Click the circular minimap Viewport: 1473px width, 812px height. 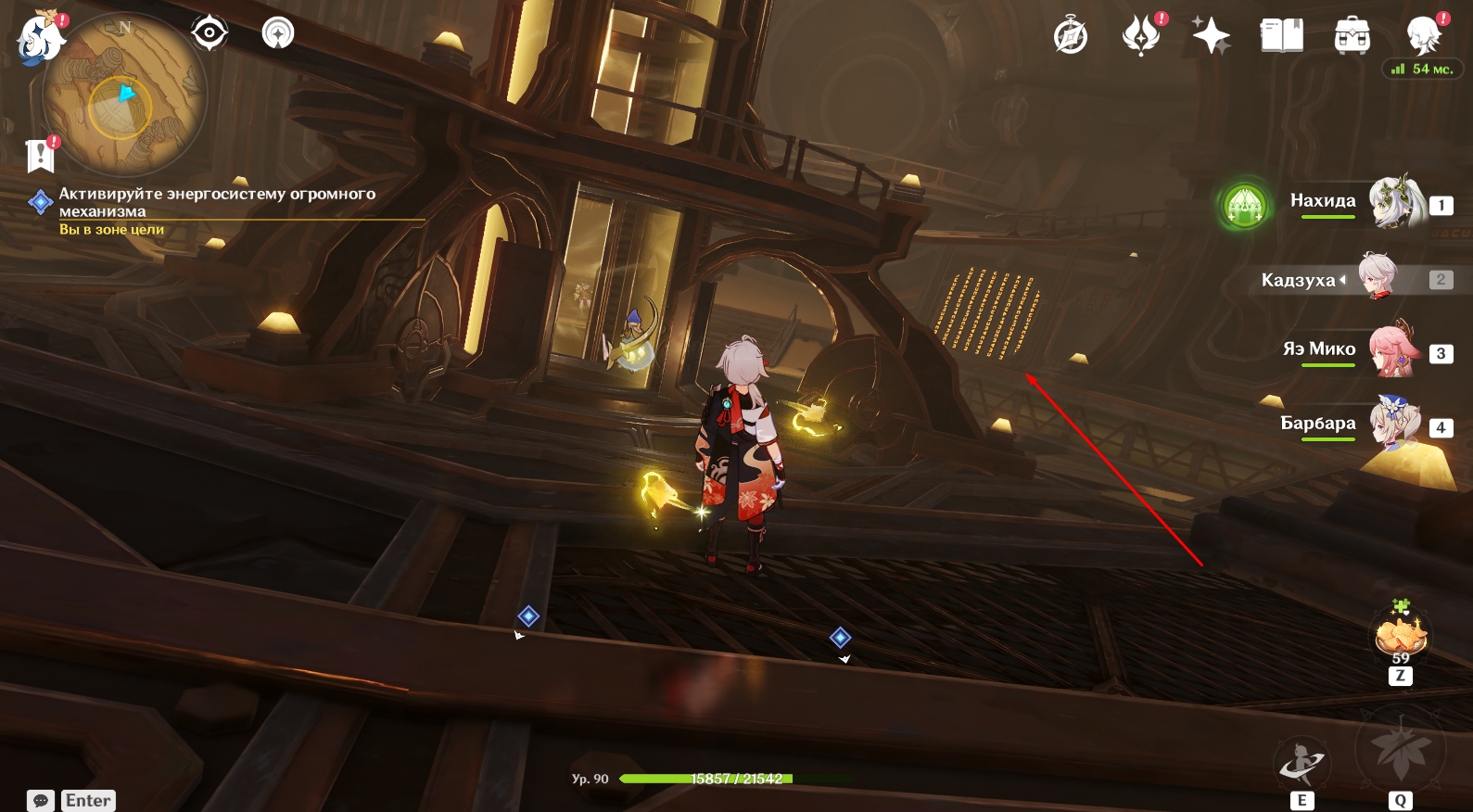tap(124, 96)
